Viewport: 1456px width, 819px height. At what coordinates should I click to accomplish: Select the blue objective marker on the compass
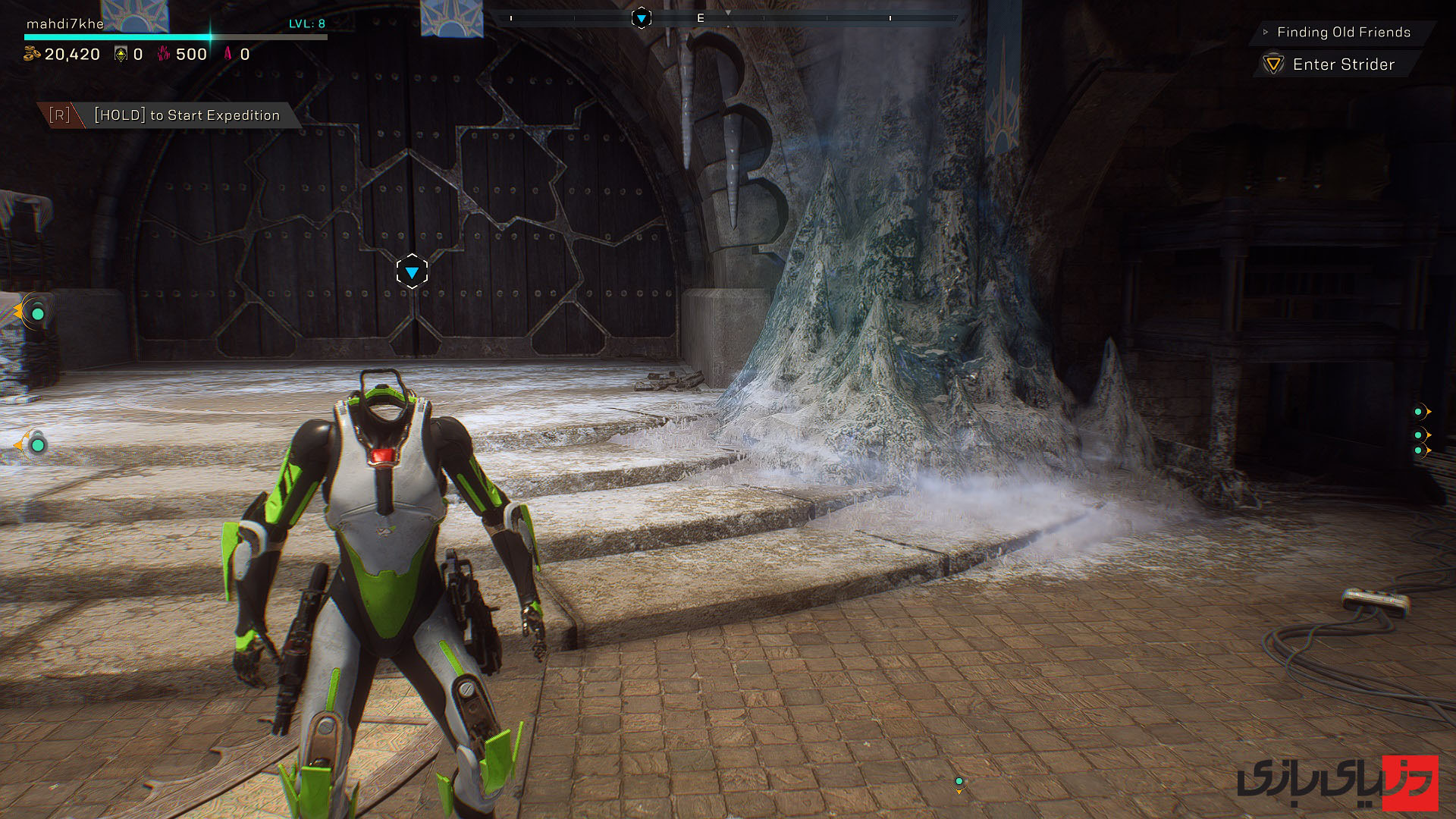[642, 18]
